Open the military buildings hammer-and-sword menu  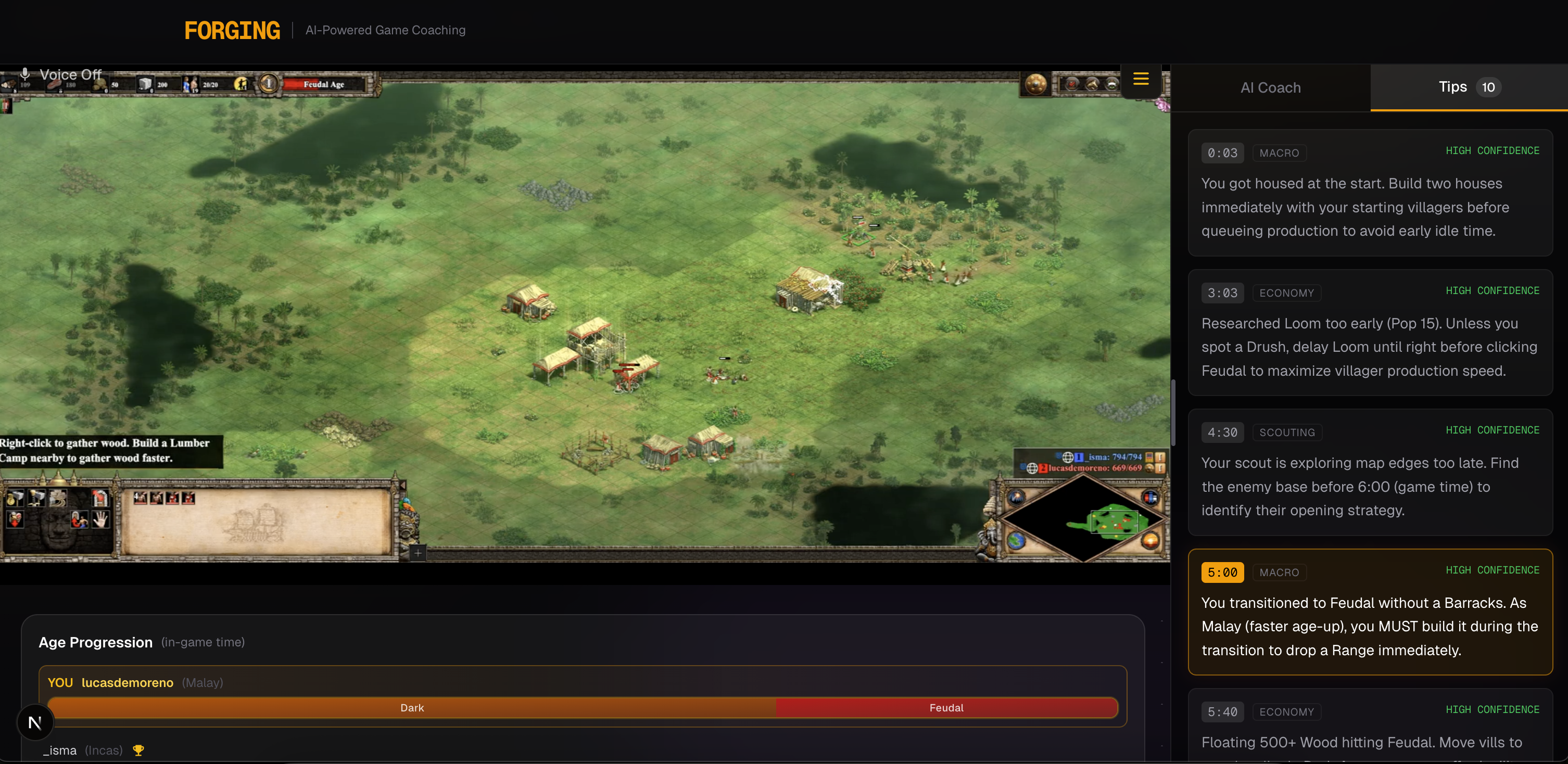click(36, 499)
